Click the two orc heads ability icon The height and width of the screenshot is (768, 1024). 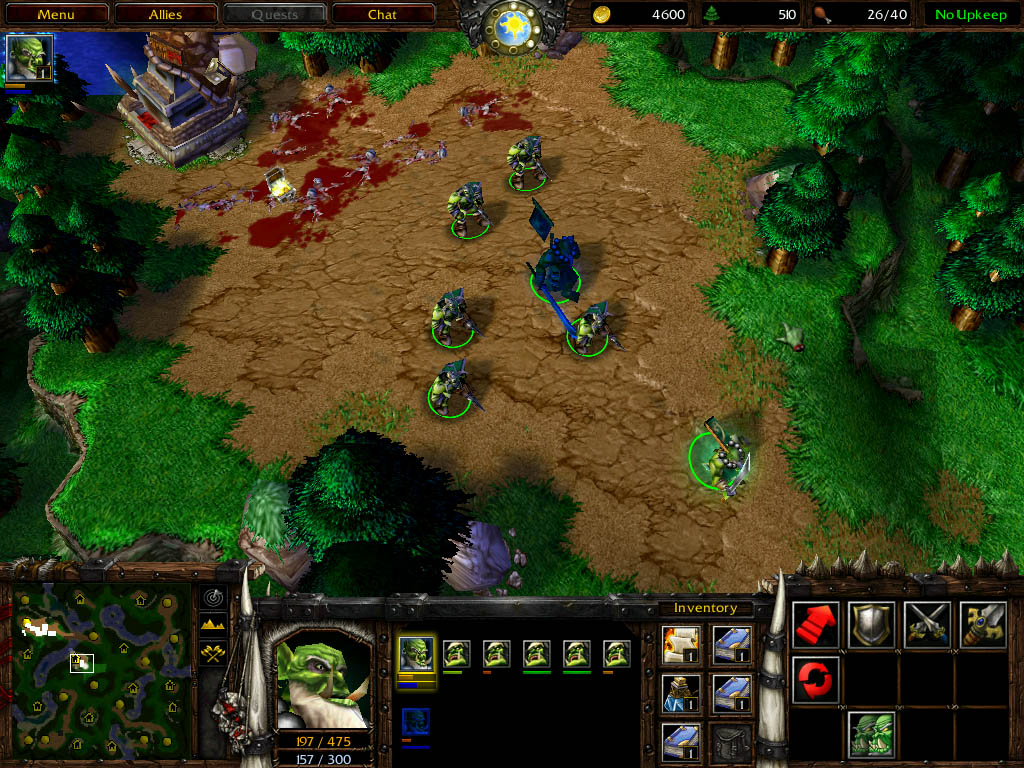(x=871, y=735)
